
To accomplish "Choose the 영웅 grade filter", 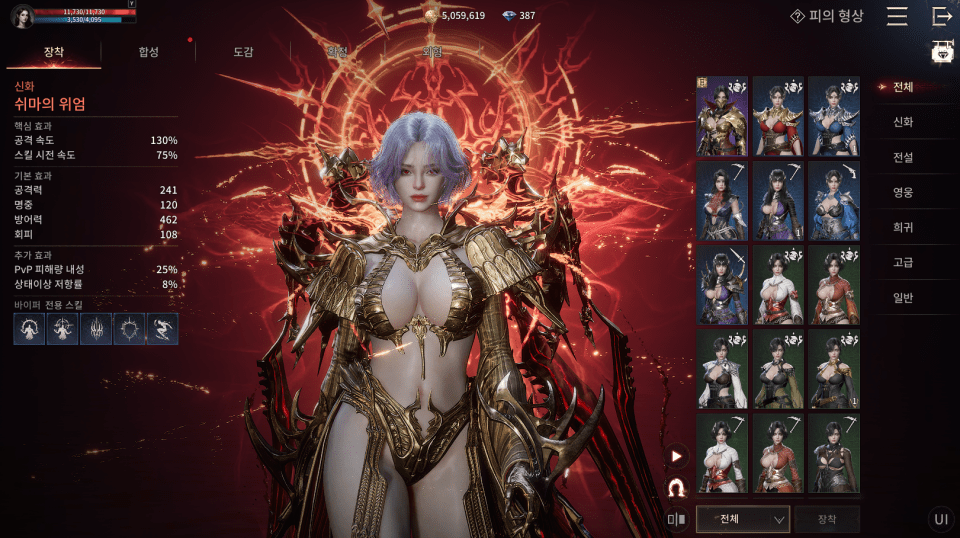I will click(903, 192).
